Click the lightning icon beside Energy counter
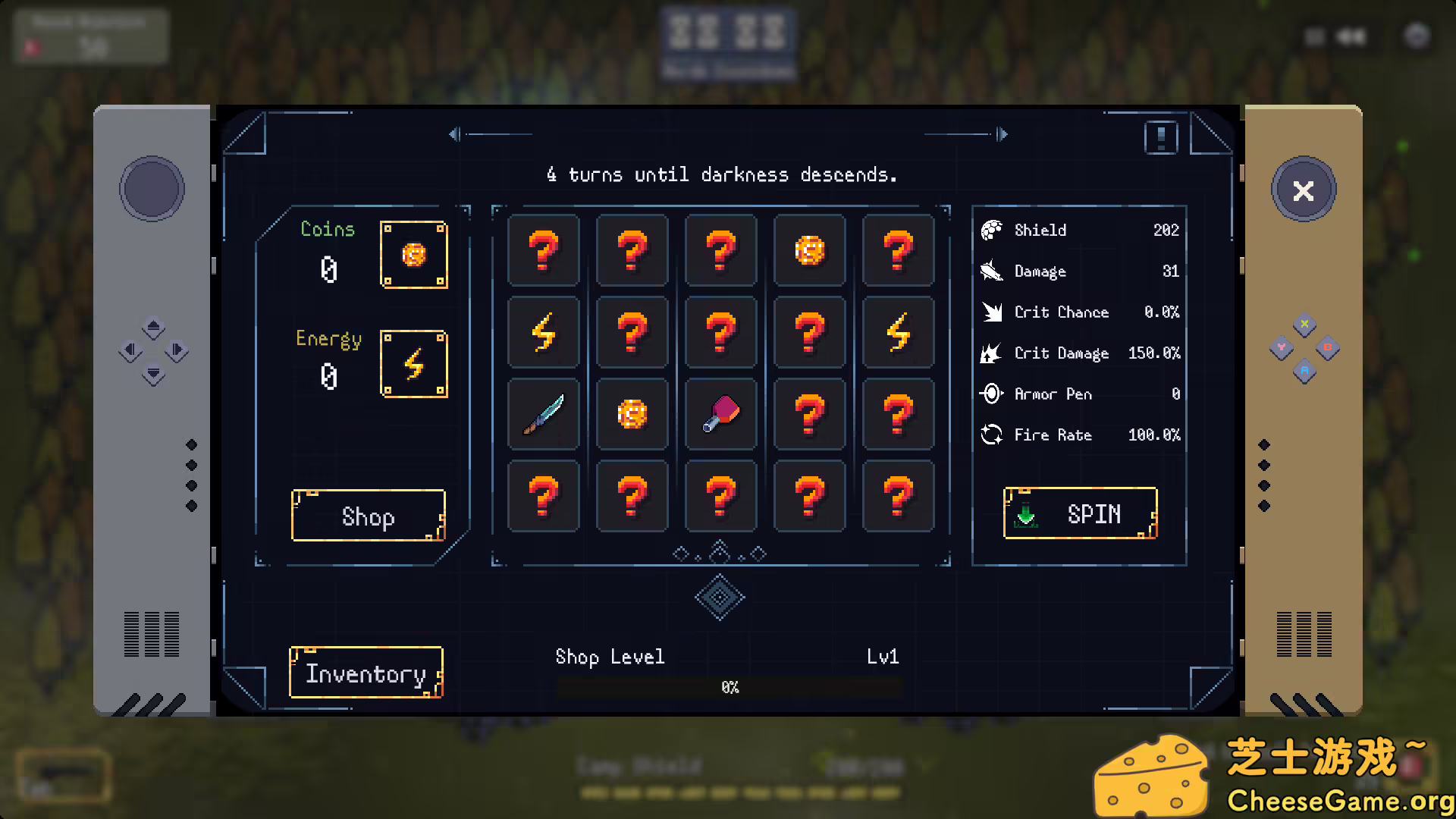The height and width of the screenshot is (819, 1456). 414,365
